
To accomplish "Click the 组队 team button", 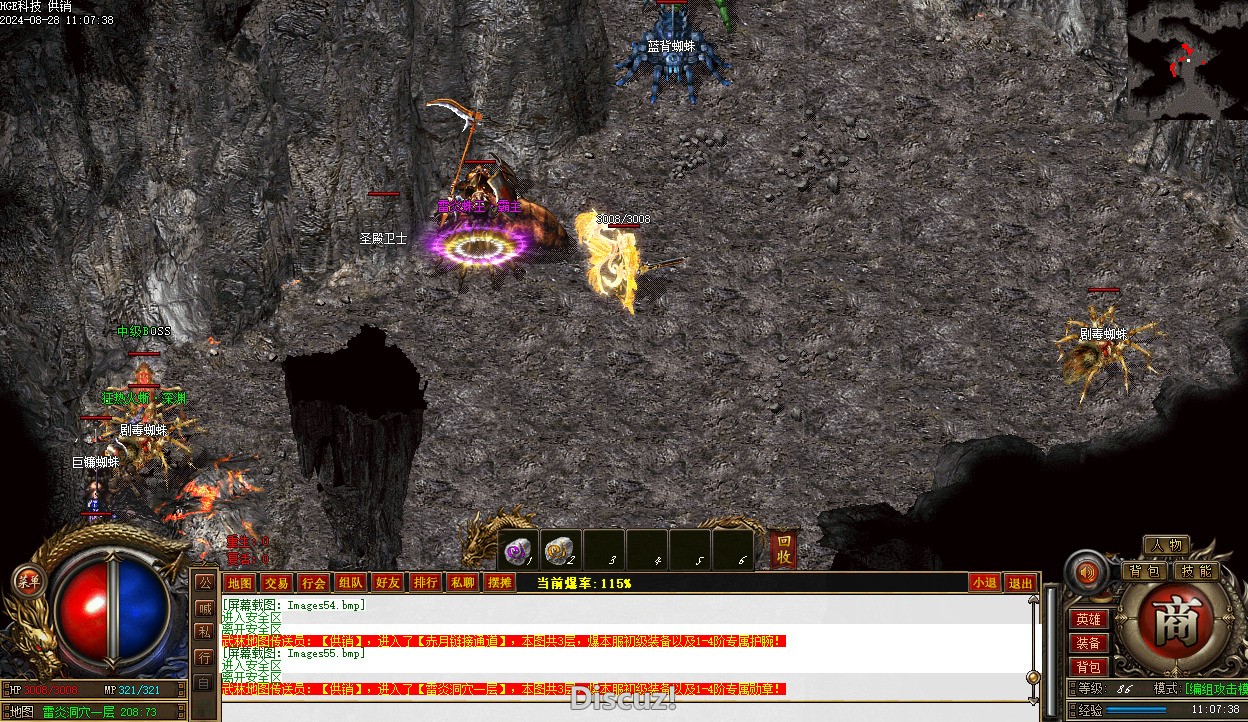I will click(350, 583).
